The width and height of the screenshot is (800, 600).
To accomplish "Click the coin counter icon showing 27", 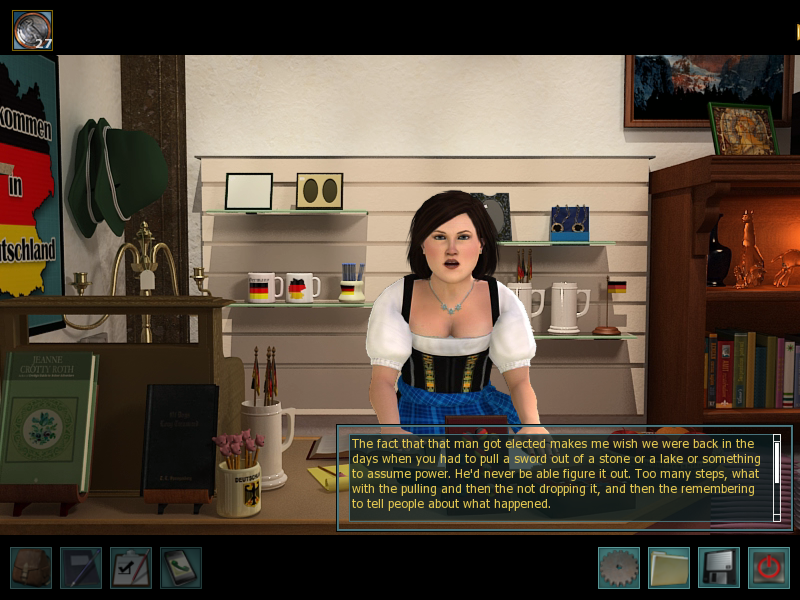I will [x=32, y=30].
